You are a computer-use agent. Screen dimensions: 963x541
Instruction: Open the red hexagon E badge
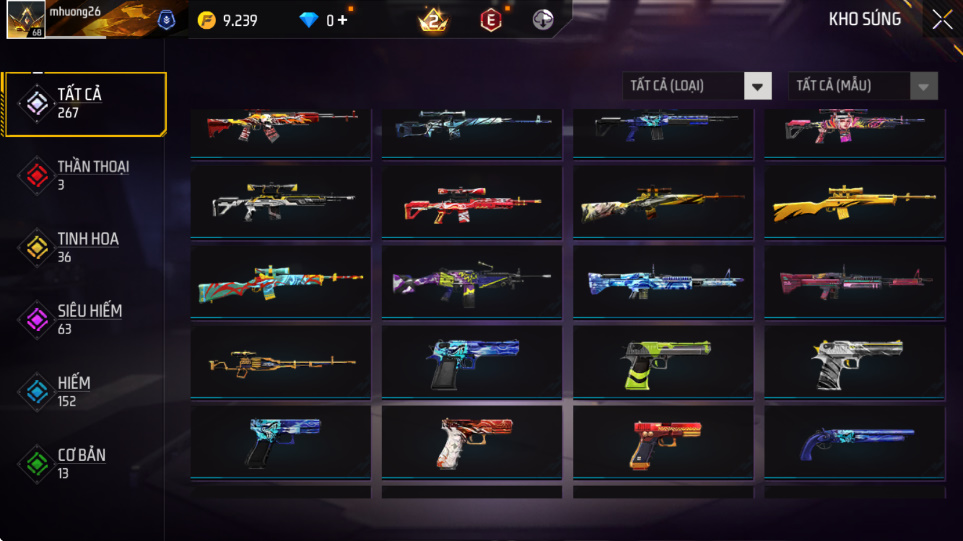(490, 20)
